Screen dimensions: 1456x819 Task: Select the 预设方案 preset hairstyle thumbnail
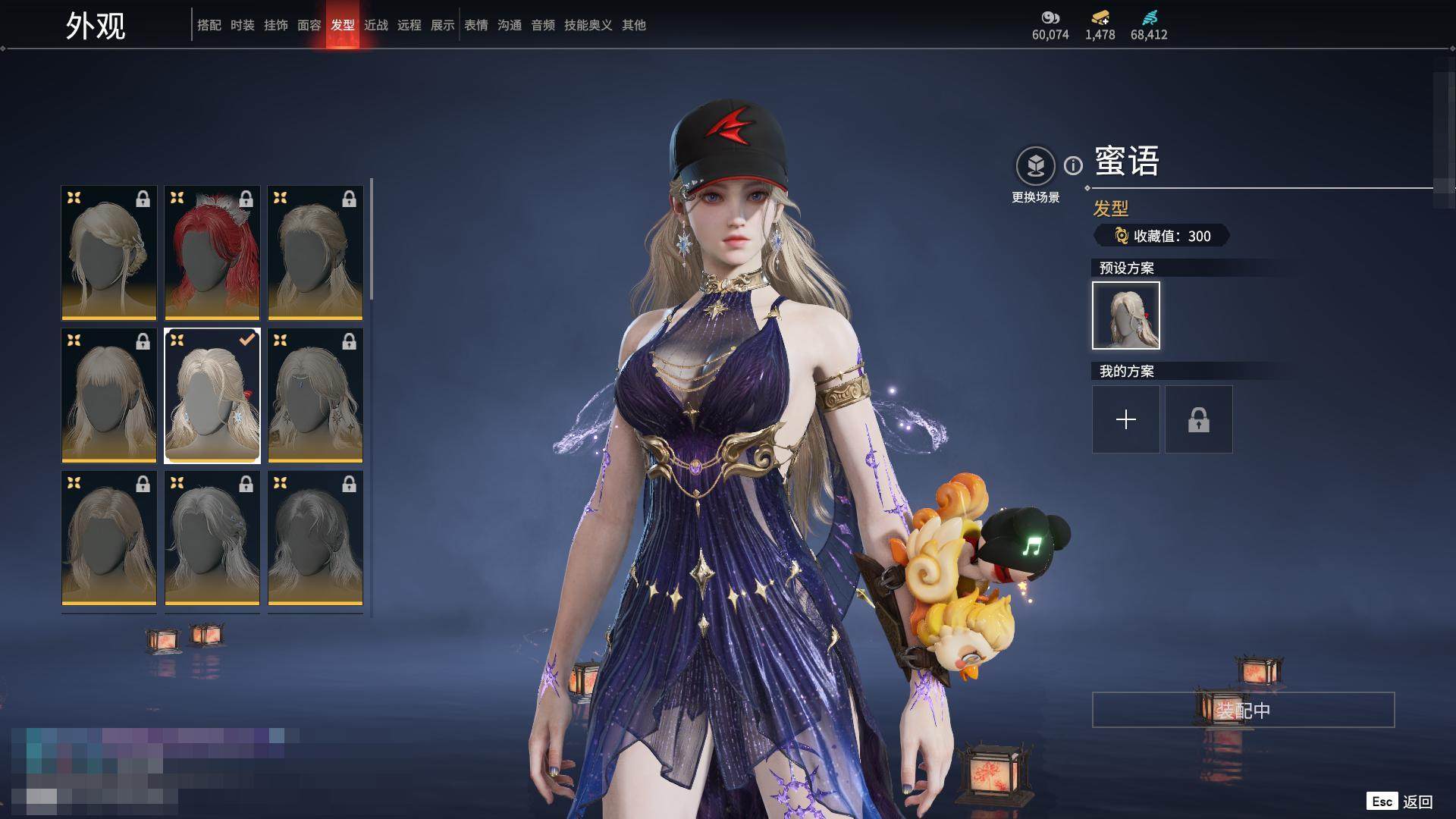pos(1125,315)
